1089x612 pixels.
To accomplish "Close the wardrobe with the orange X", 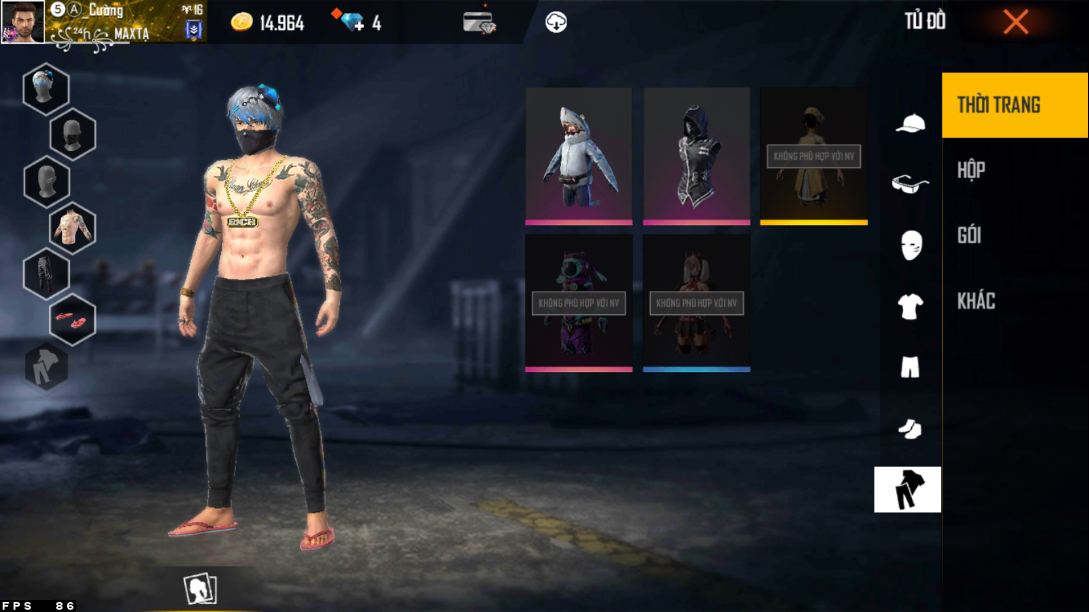I will pos(1015,22).
